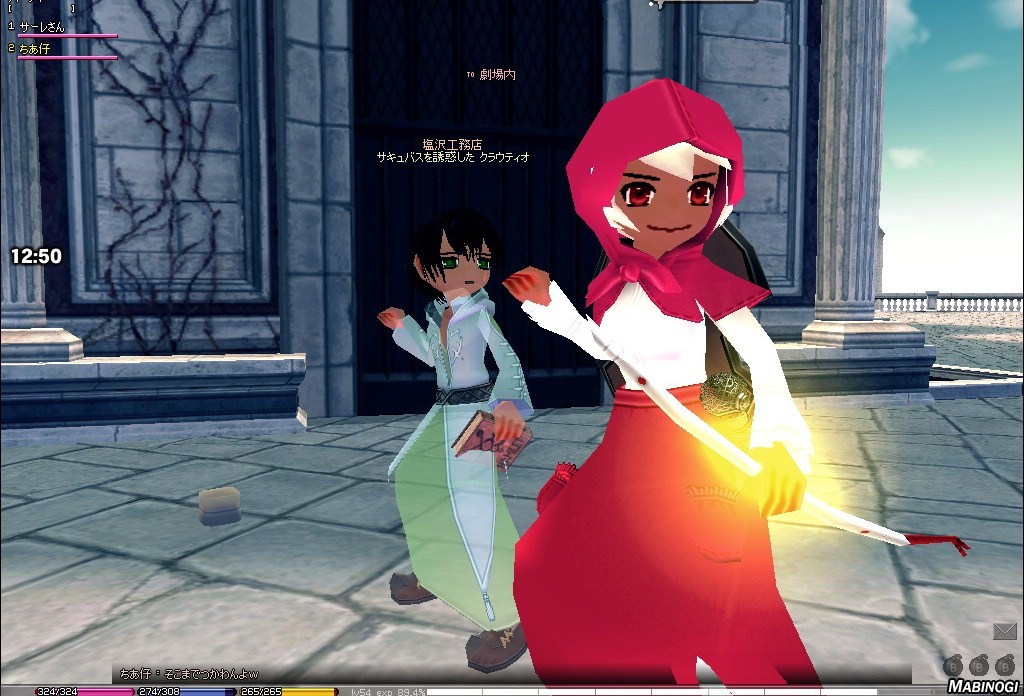Screen dimensions: 1024x696
Task: Click the chat message from ちあ仔
Action: [188, 674]
